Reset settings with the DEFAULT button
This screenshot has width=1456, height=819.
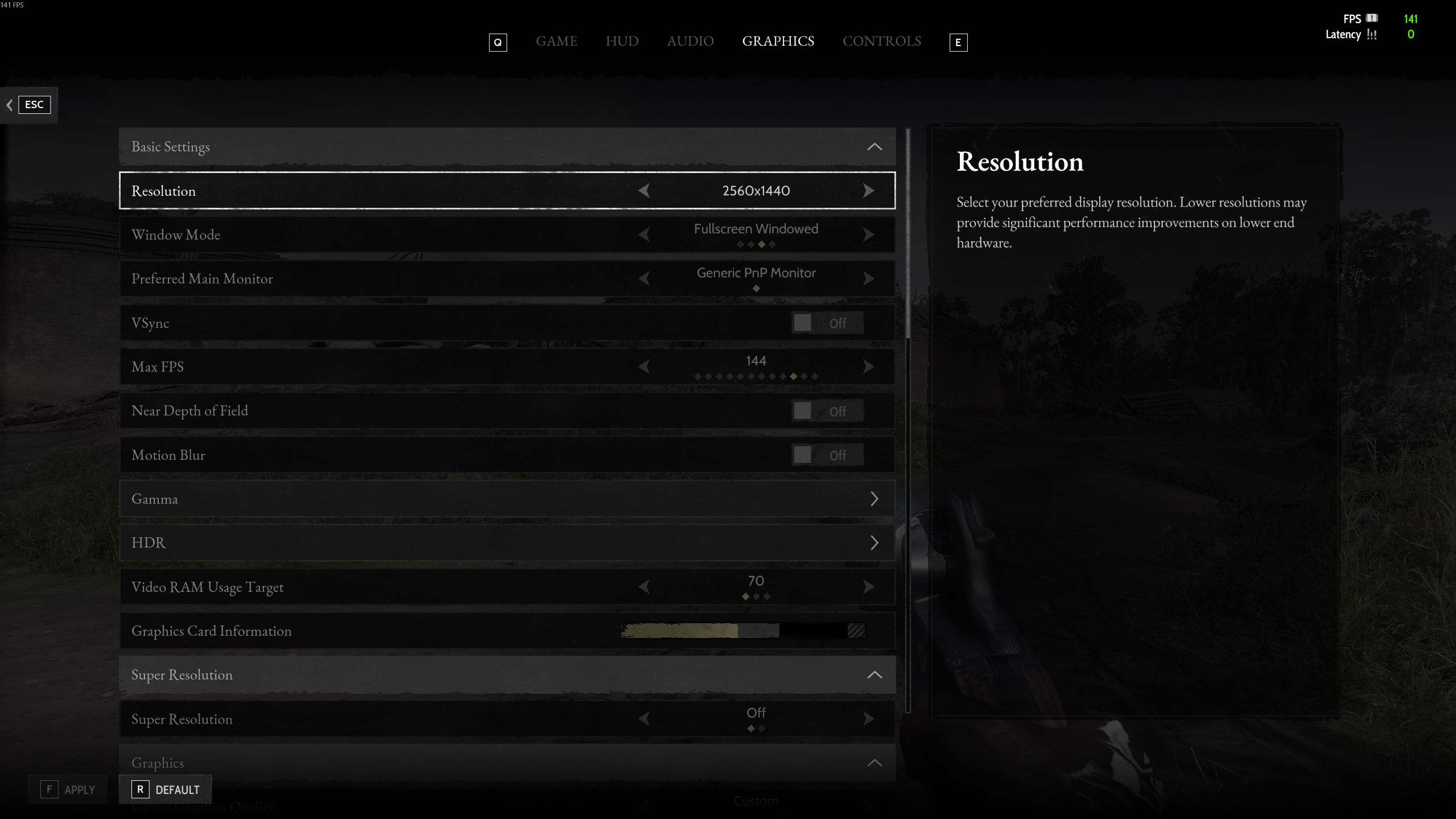point(166,789)
